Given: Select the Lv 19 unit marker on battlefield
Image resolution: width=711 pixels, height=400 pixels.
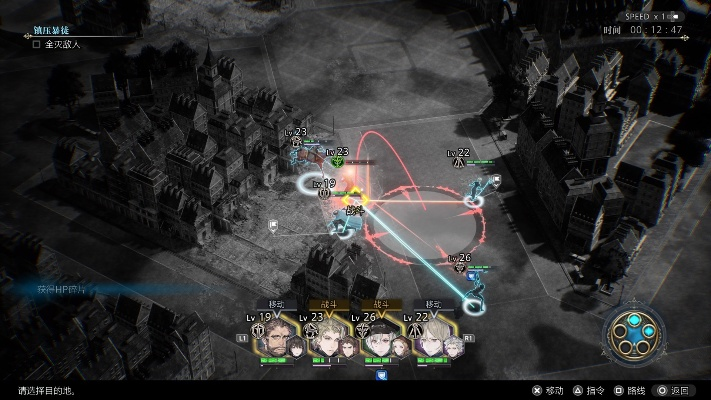Looking at the screenshot, I should (324, 192).
